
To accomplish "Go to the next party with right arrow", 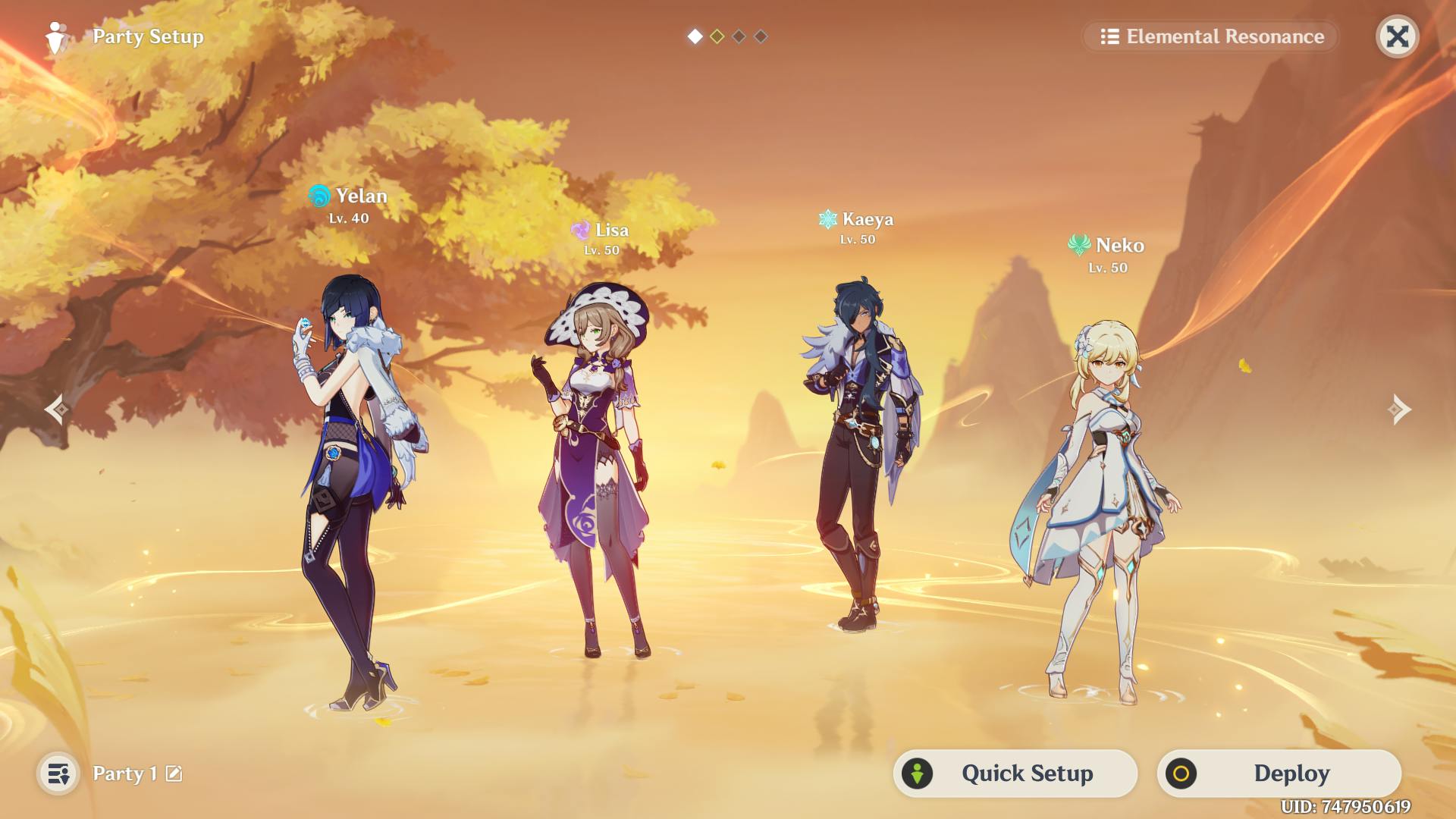I will 1400,409.
